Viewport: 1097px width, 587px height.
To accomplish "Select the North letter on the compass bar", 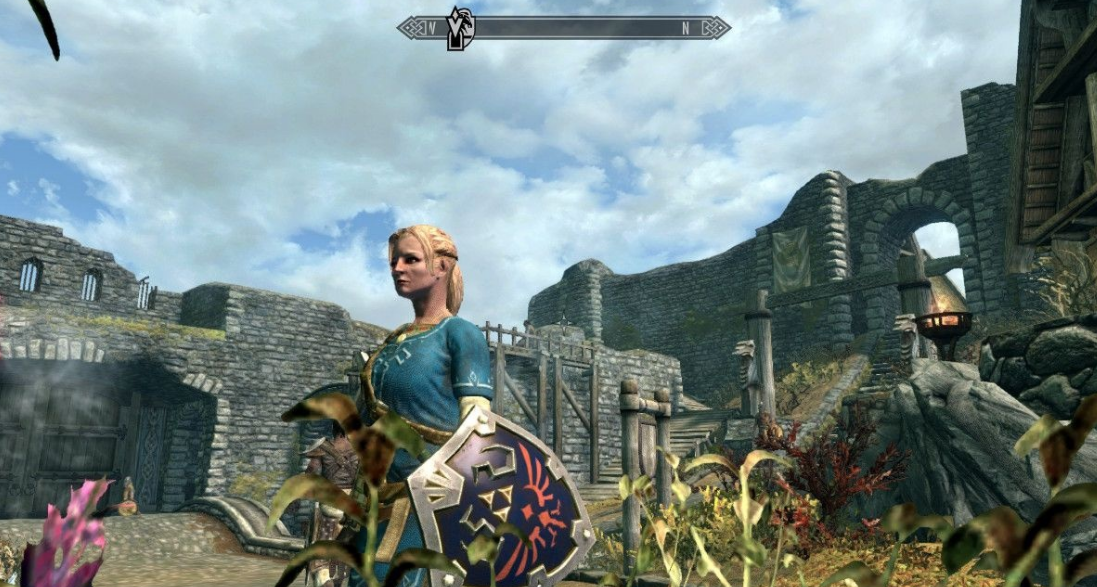I will (686, 28).
